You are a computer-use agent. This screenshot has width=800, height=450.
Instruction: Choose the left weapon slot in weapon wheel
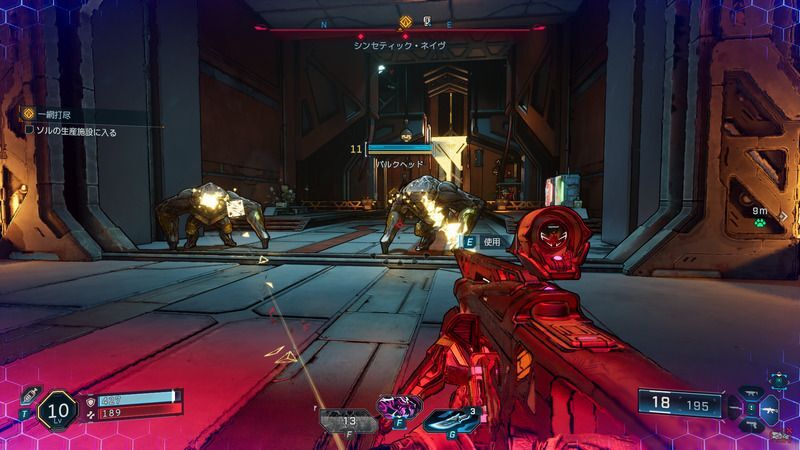732,407
